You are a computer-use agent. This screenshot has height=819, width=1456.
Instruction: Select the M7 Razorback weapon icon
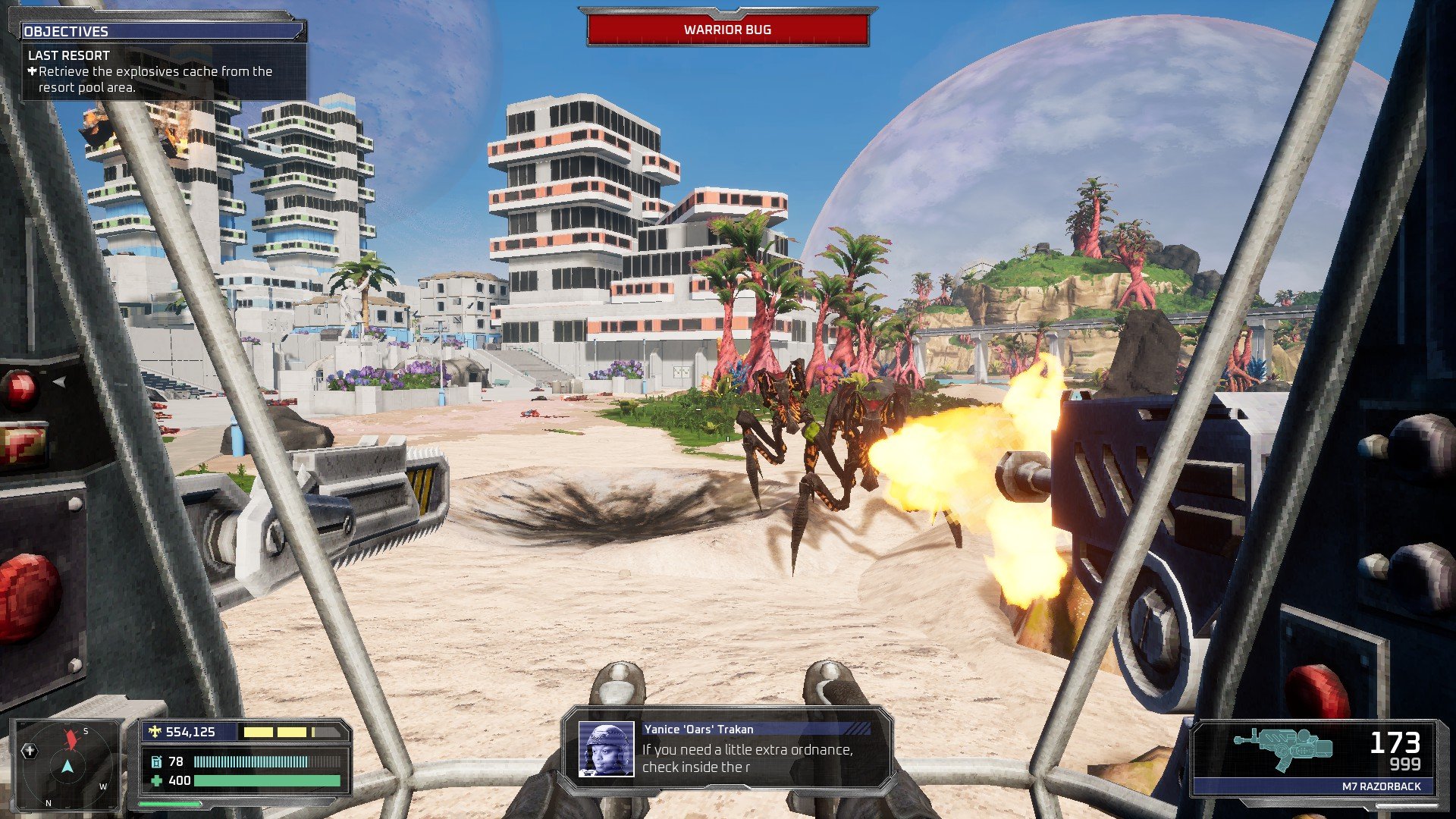pos(1282,748)
